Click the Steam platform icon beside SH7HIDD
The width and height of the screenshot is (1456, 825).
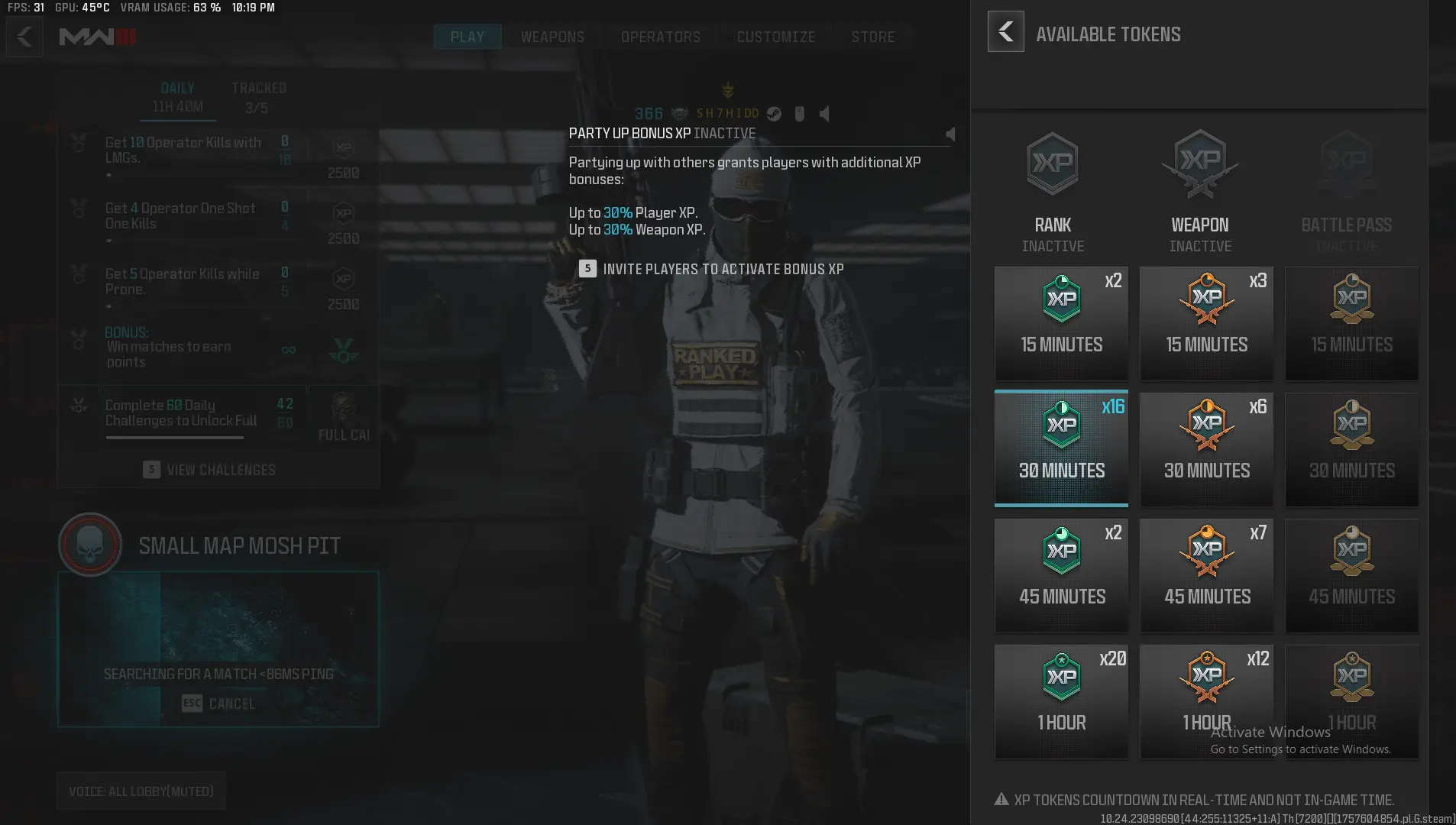(x=773, y=114)
